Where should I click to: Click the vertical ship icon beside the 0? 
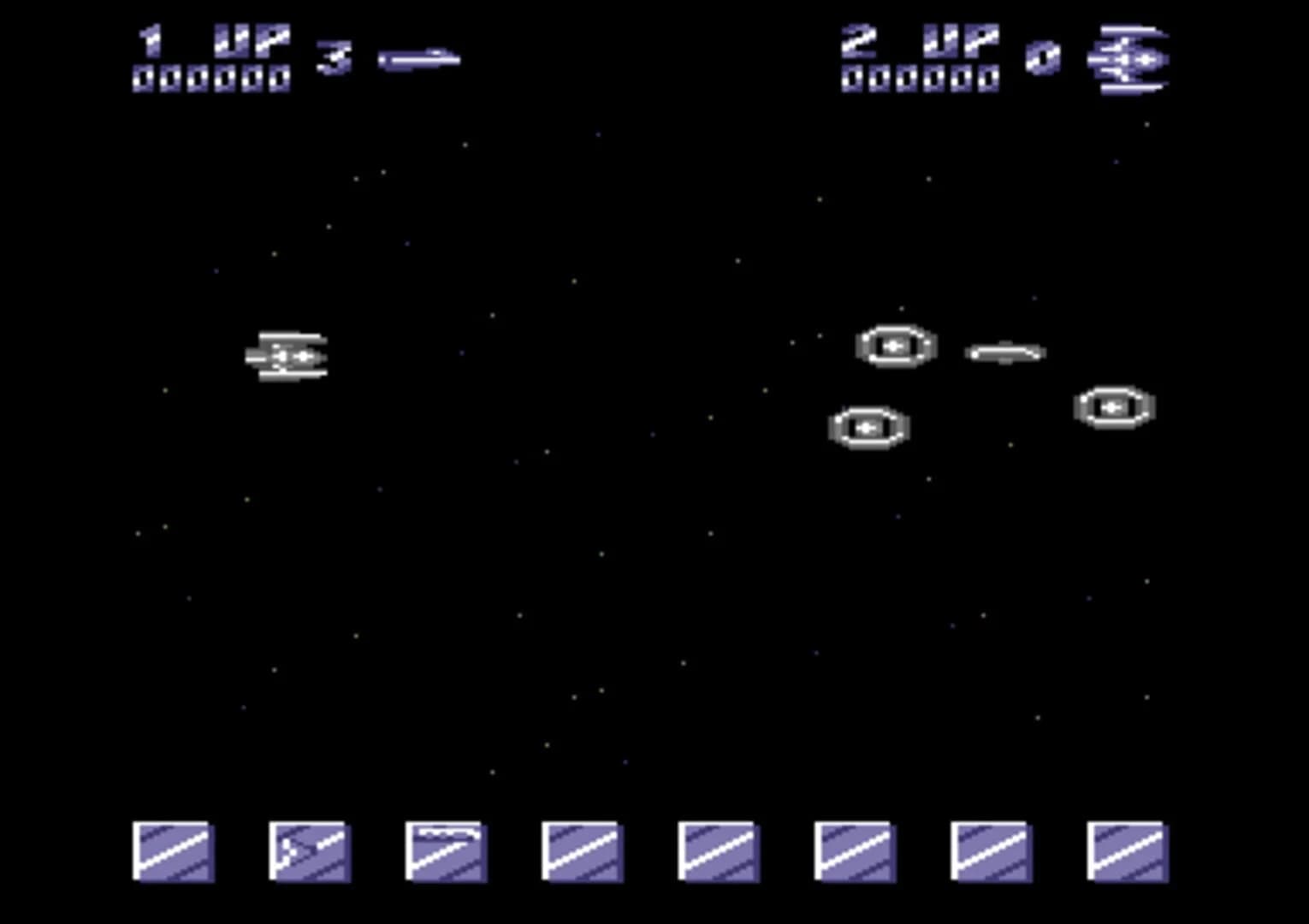tap(1129, 58)
